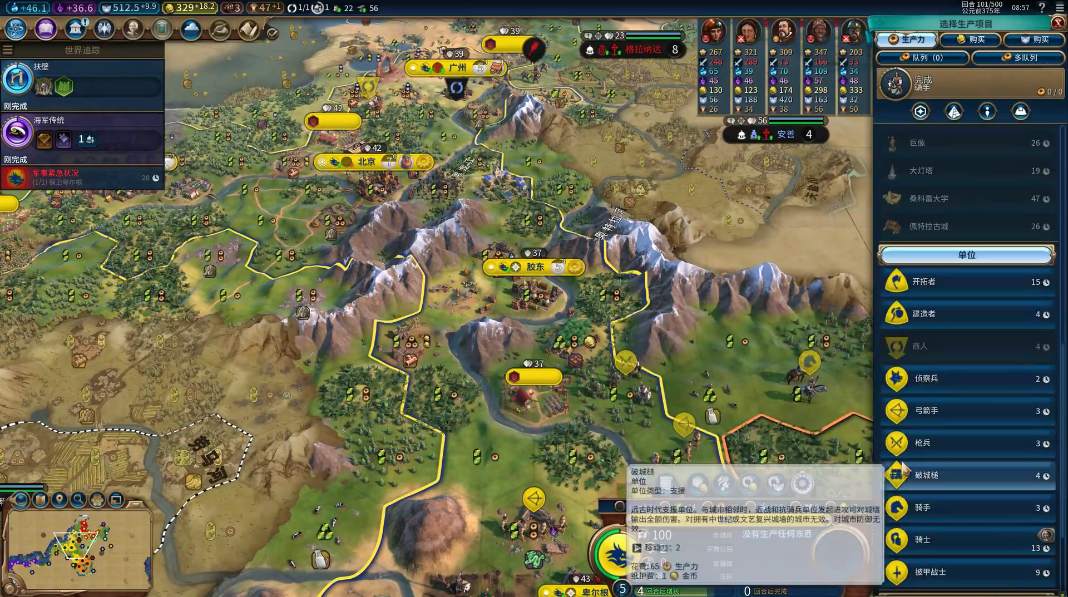
Task: Choose the 破城槌 battering ram entry
Action: tap(967, 476)
